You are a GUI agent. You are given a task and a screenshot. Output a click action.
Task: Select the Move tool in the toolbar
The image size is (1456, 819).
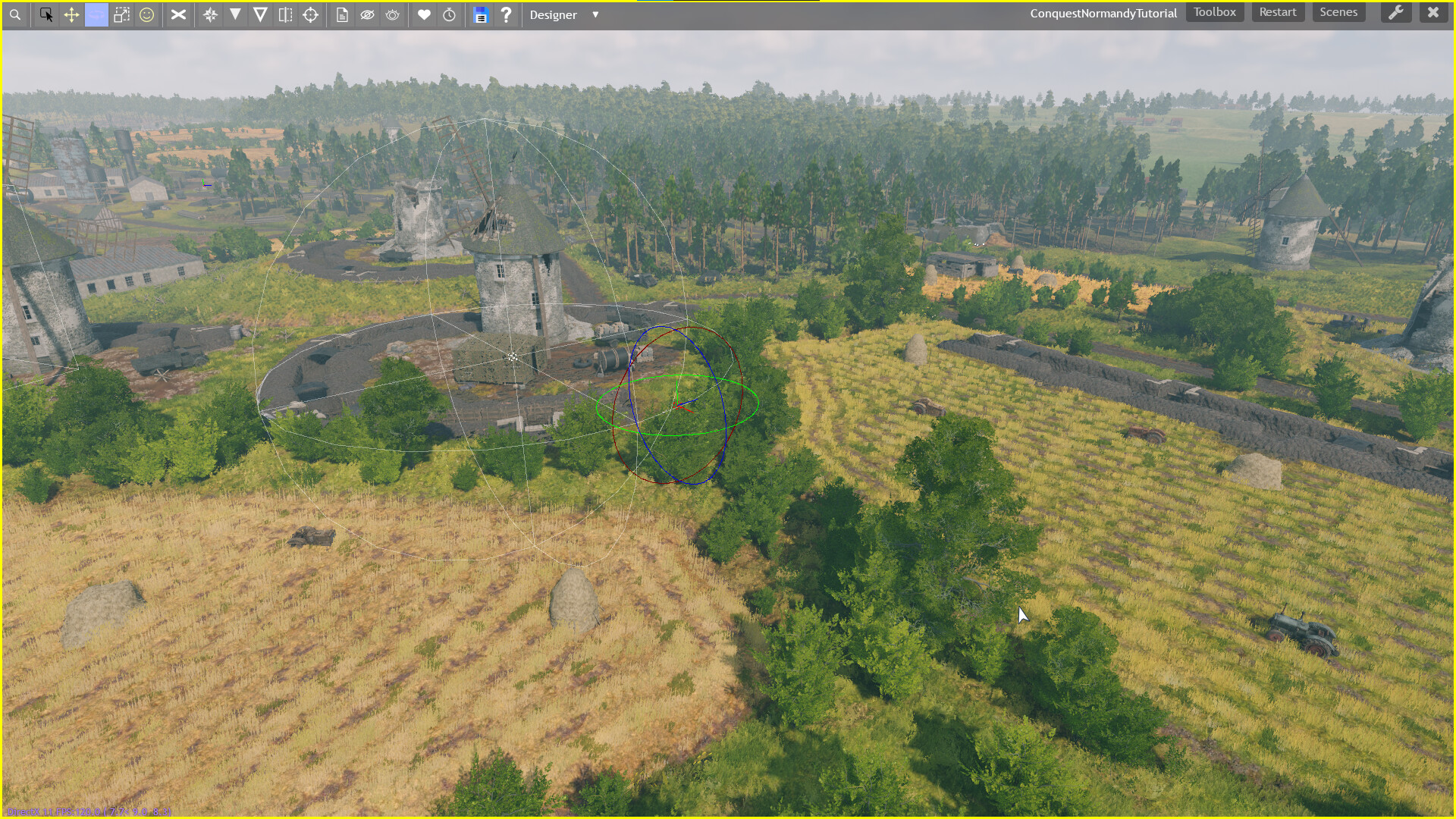(71, 14)
